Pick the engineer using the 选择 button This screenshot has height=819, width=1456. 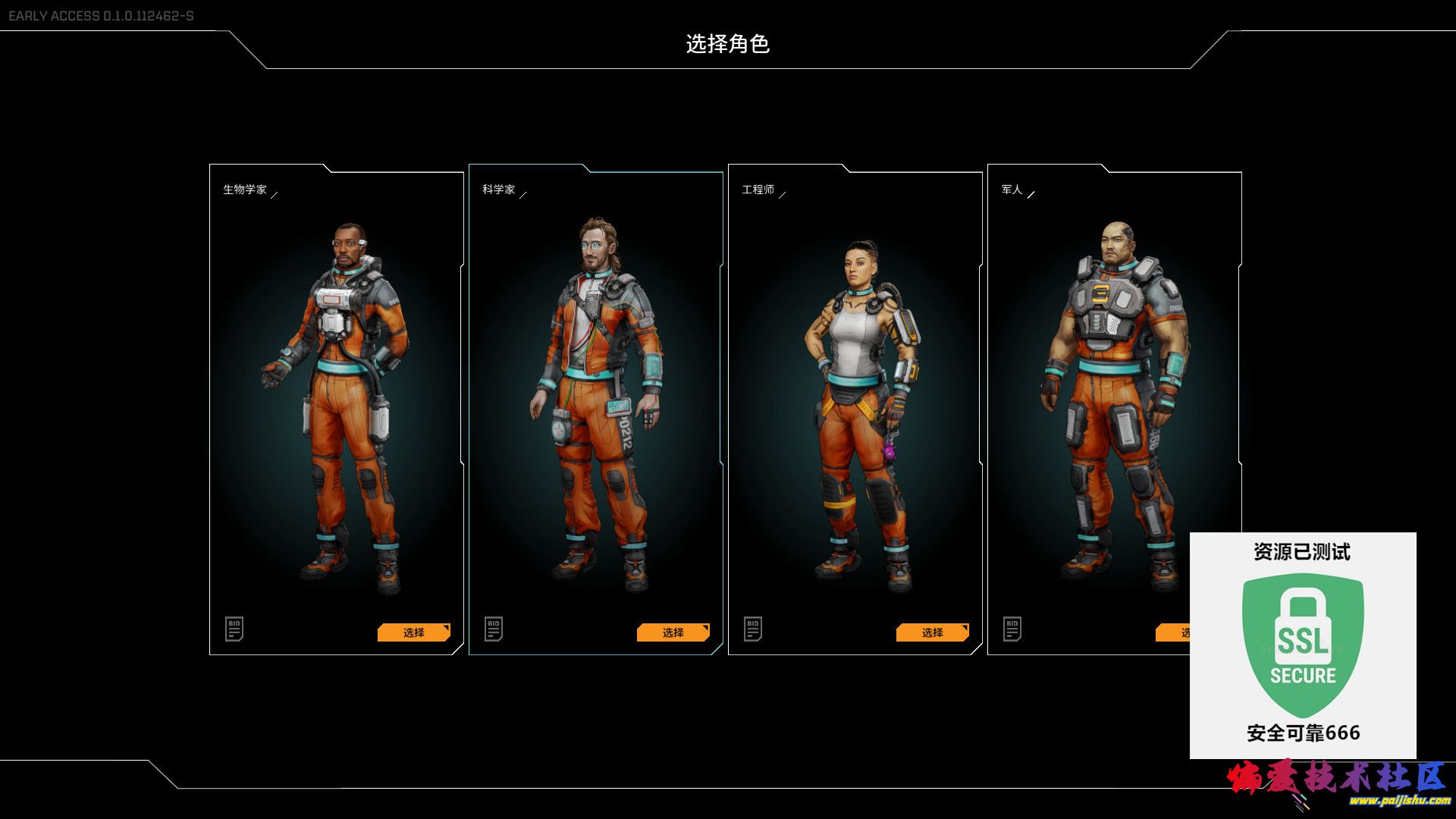pyautogui.click(x=932, y=632)
